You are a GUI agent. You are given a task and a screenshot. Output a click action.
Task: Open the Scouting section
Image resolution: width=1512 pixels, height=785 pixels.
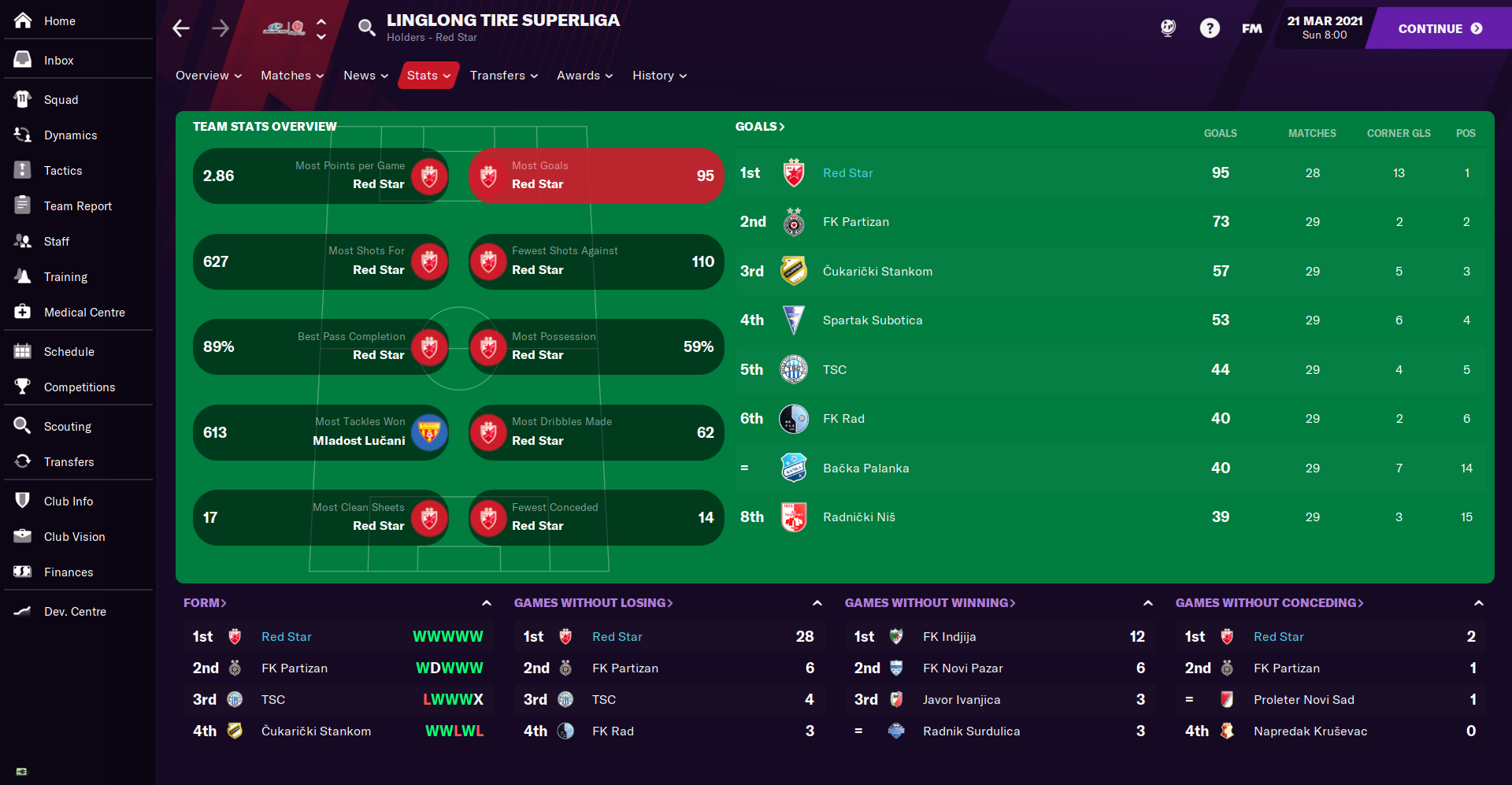pyautogui.click(x=67, y=427)
